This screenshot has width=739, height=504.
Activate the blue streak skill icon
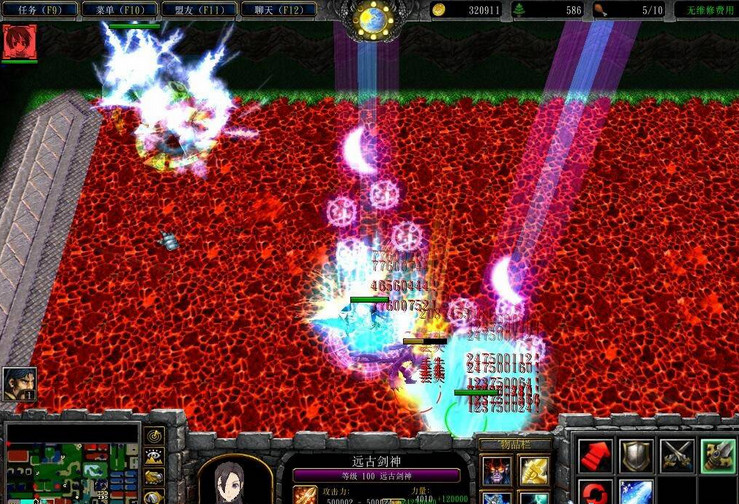pyautogui.click(x=636, y=493)
